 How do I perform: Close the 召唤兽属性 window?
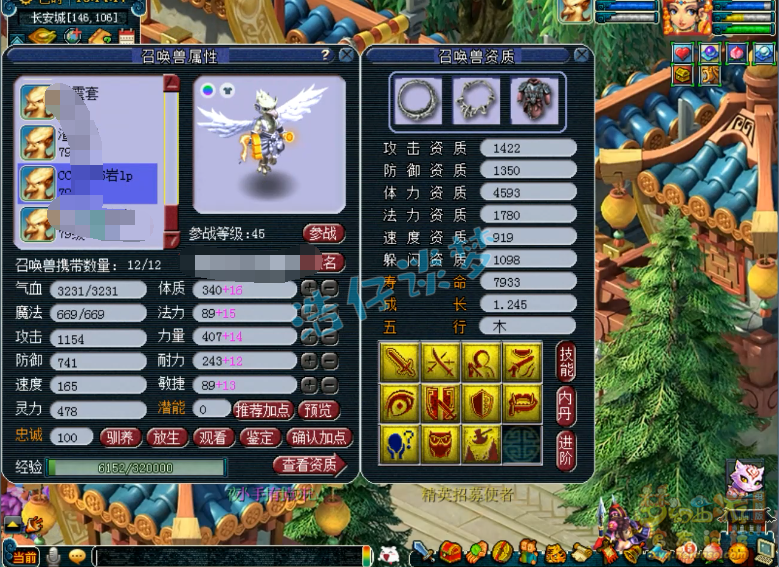pyautogui.click(x=346, y=56)
